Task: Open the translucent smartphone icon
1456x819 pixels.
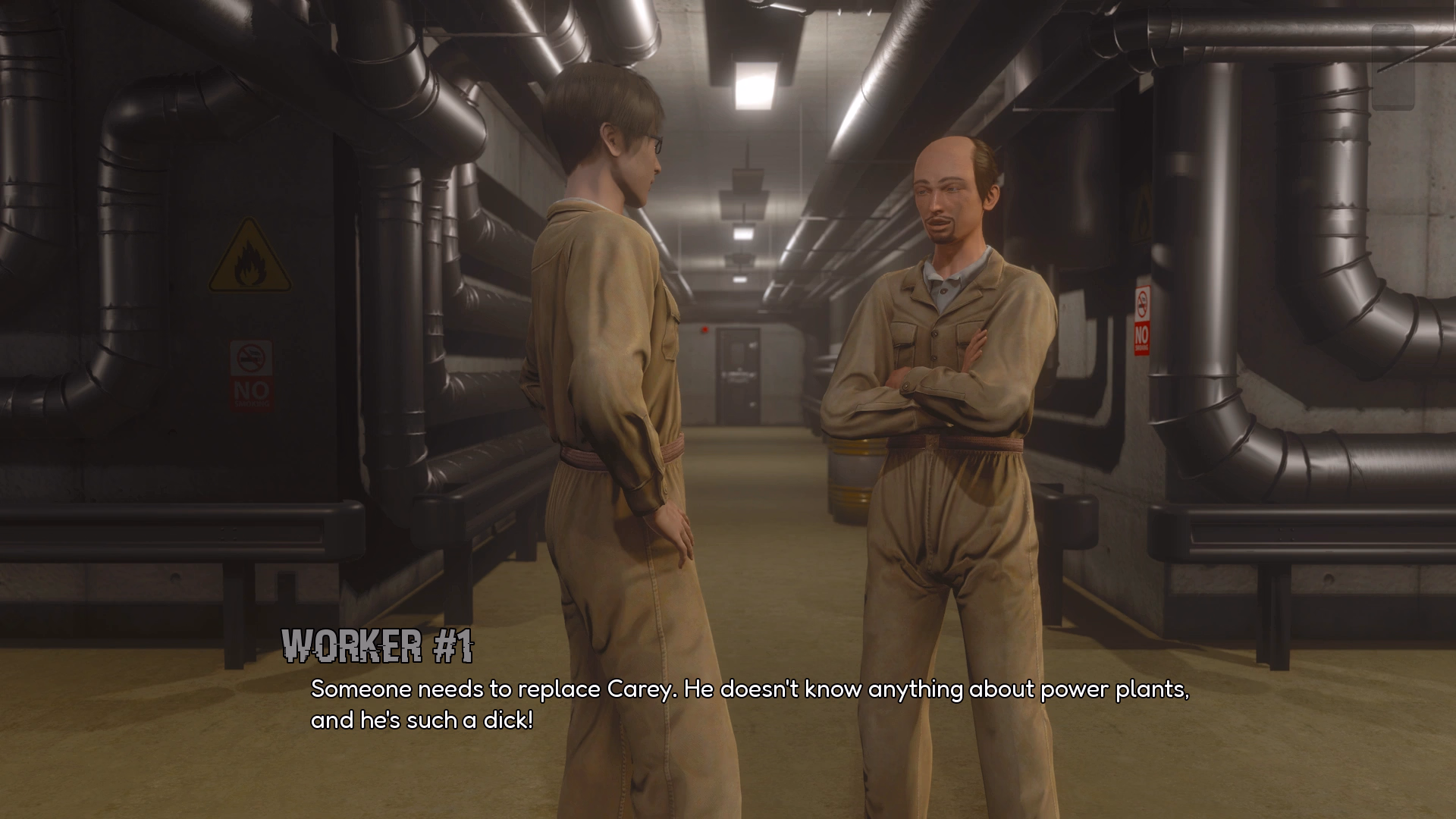Action: tap(1393, 67)
